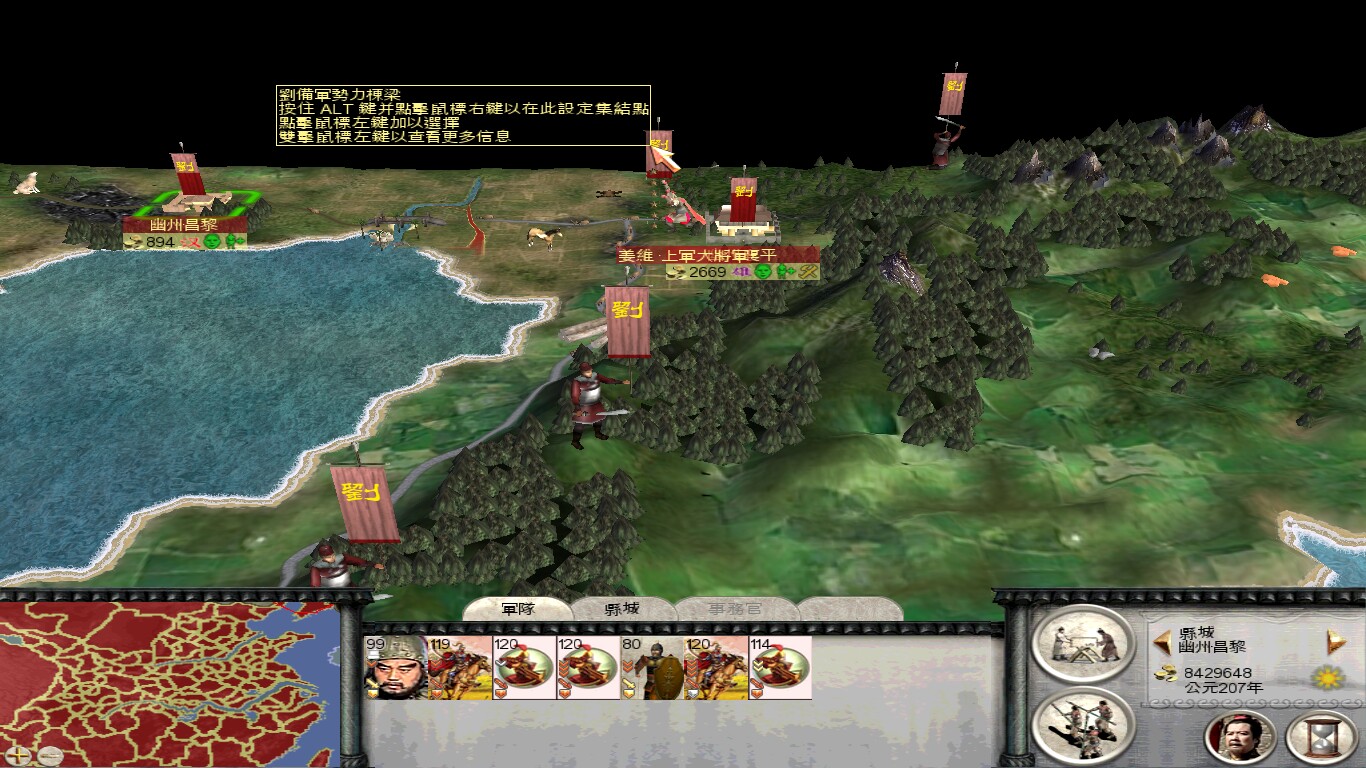
Task: Select the general unit card showing 99 men
Action: click(395, 665)
